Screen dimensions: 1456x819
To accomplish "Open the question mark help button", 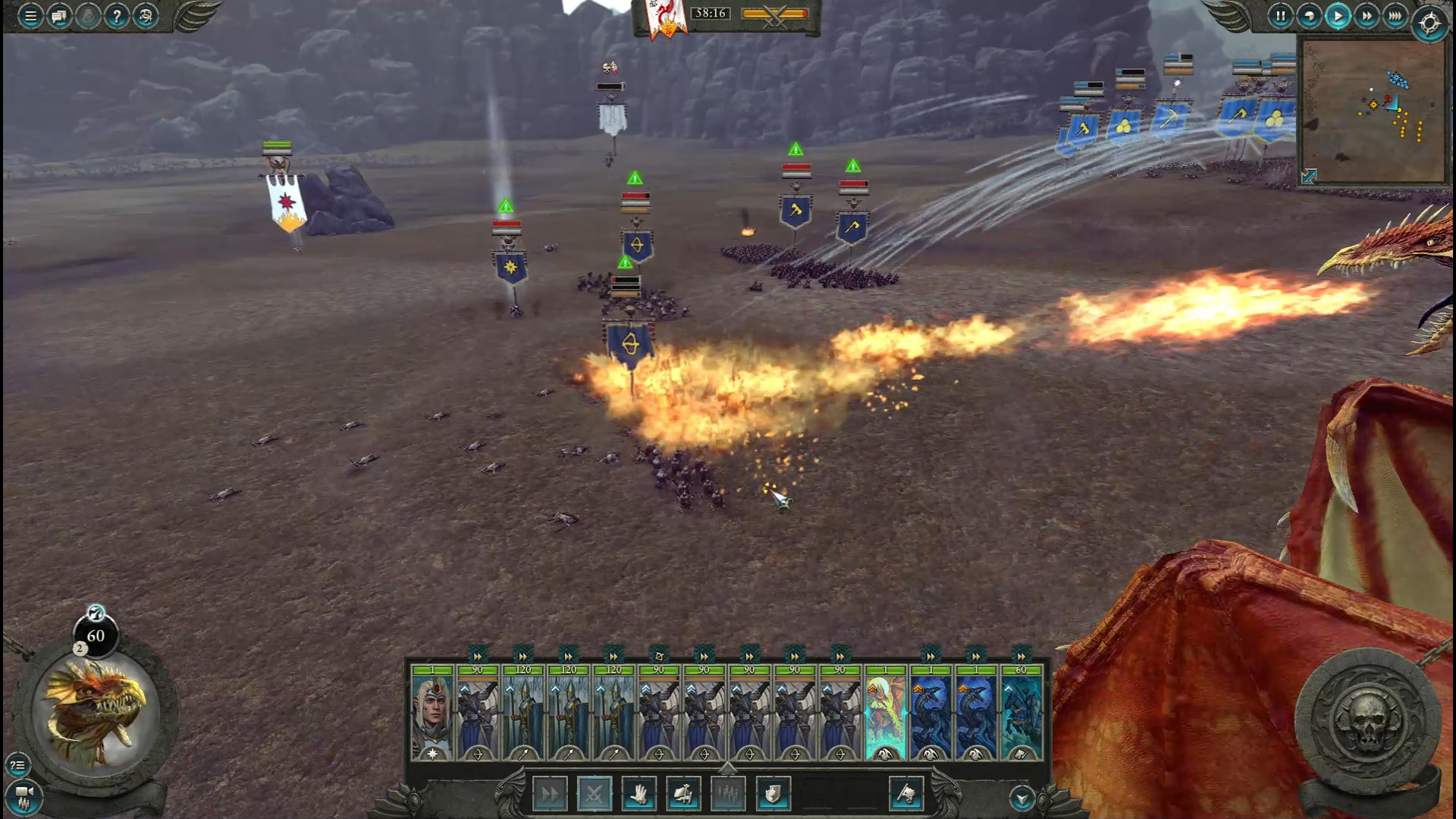I will (117, 16).
